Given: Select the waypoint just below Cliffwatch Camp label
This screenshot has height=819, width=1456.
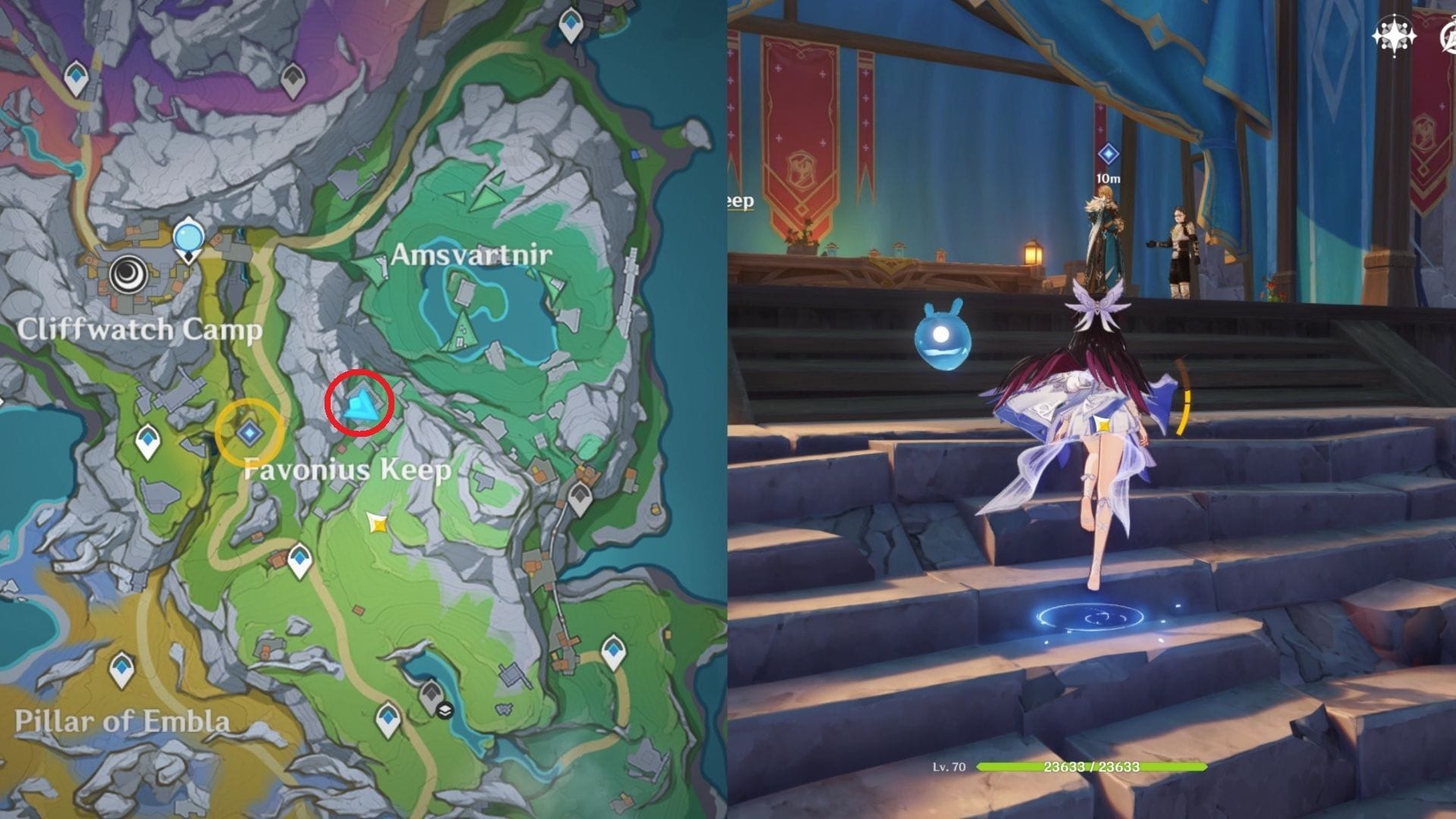Looking at the screenshot, I should (148, 441).
